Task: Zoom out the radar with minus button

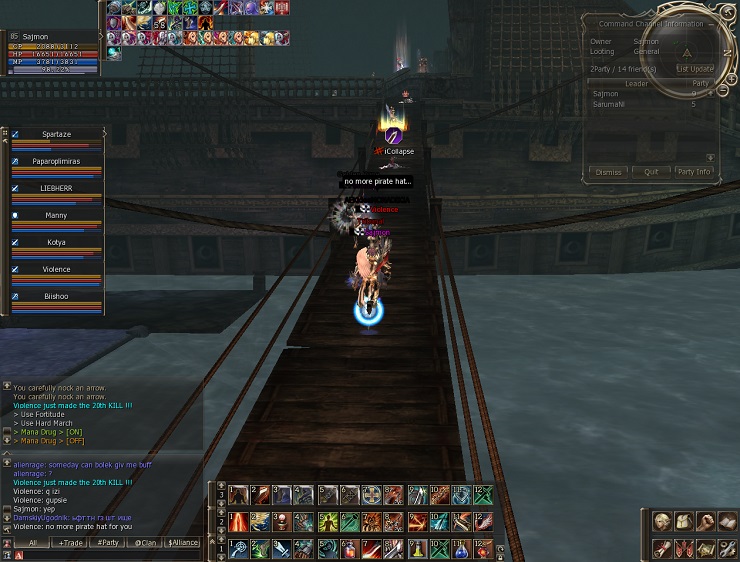Action: 723,91
